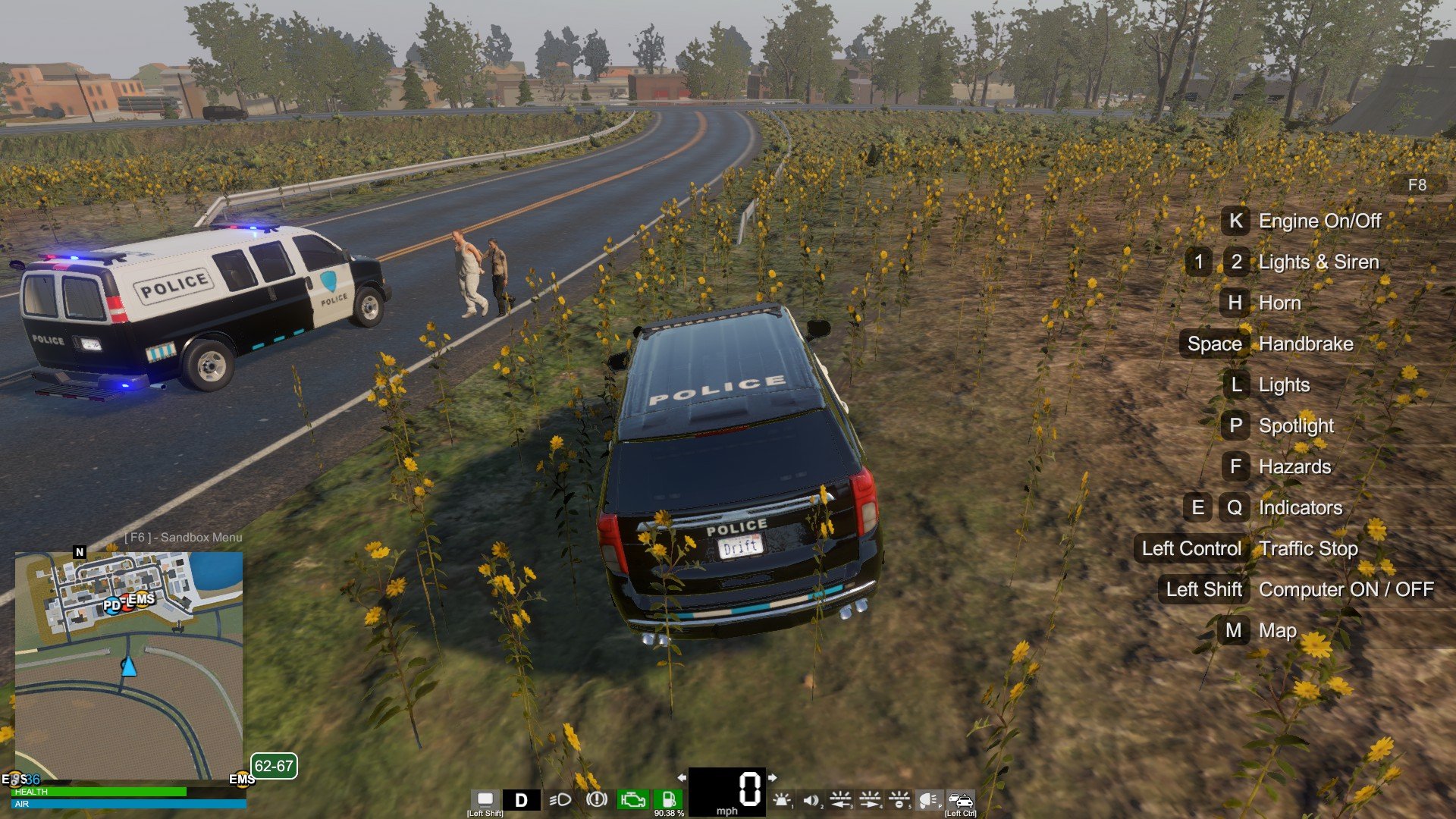
Task: Turn on the right traffic advisor arrow
Action: (870, 799)
